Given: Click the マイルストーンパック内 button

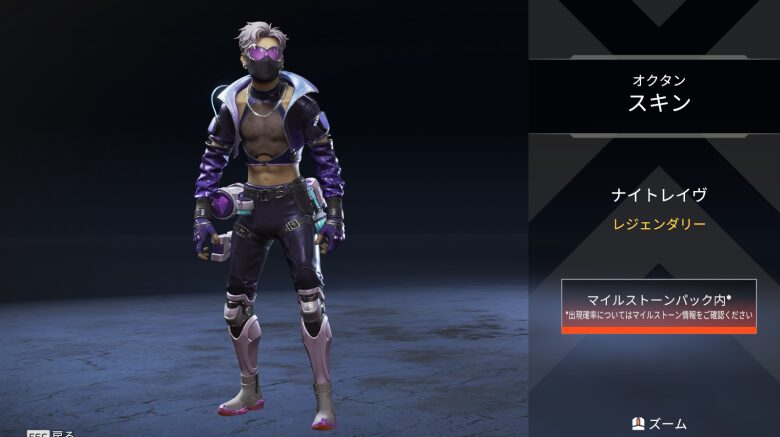Looking at the screenshot, I should click(x=658, y=305).
